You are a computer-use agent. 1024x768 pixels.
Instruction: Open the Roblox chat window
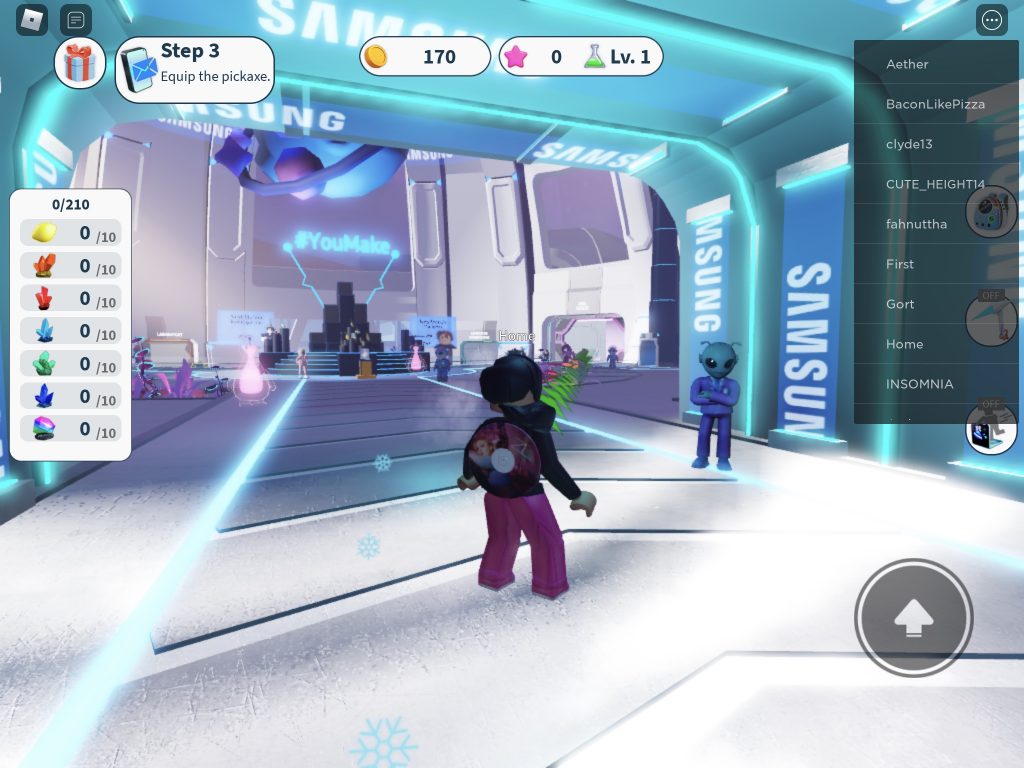click(76, 19)
